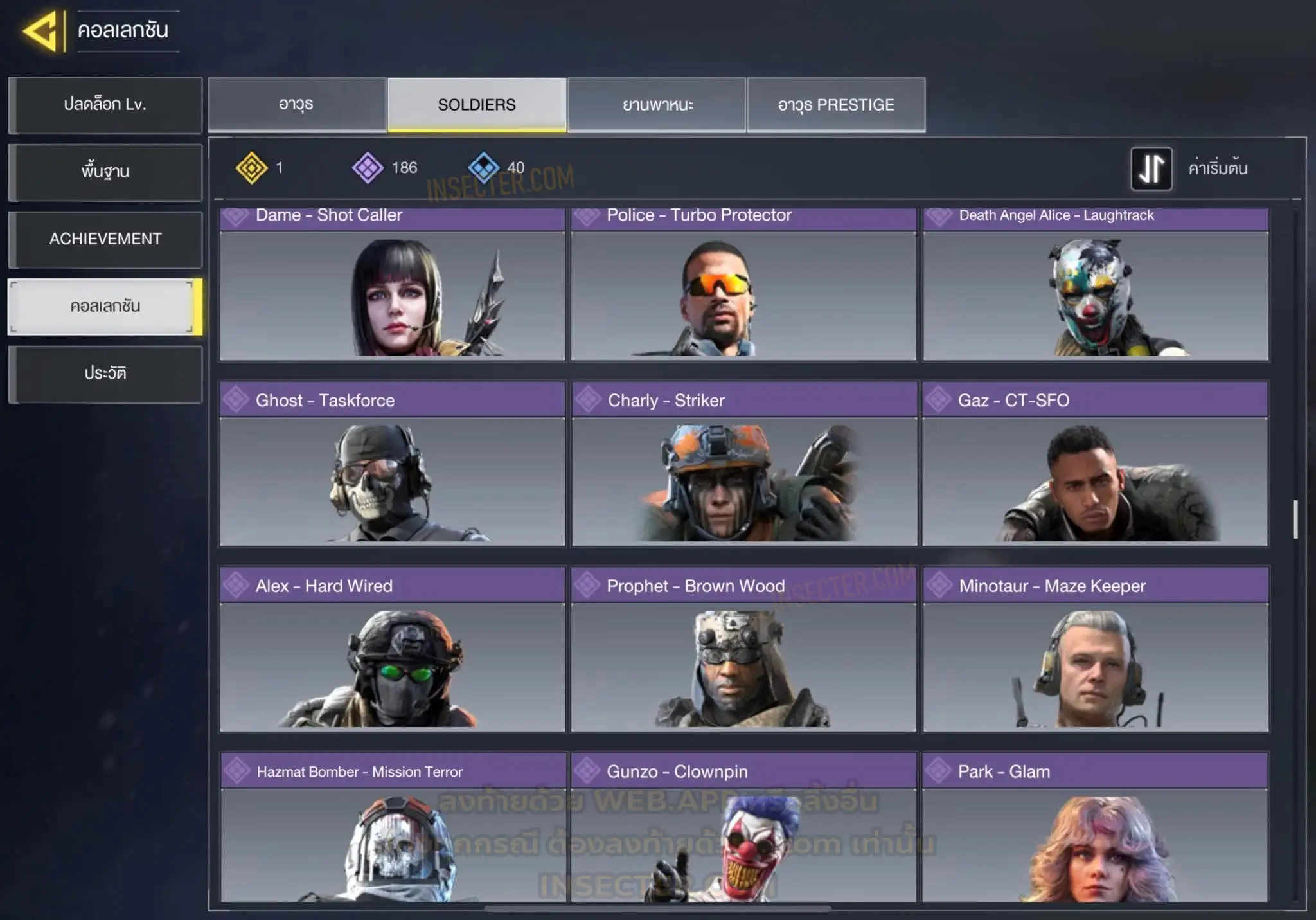
Task: Click the sort order arrows button
Action: click(1151, 168)
